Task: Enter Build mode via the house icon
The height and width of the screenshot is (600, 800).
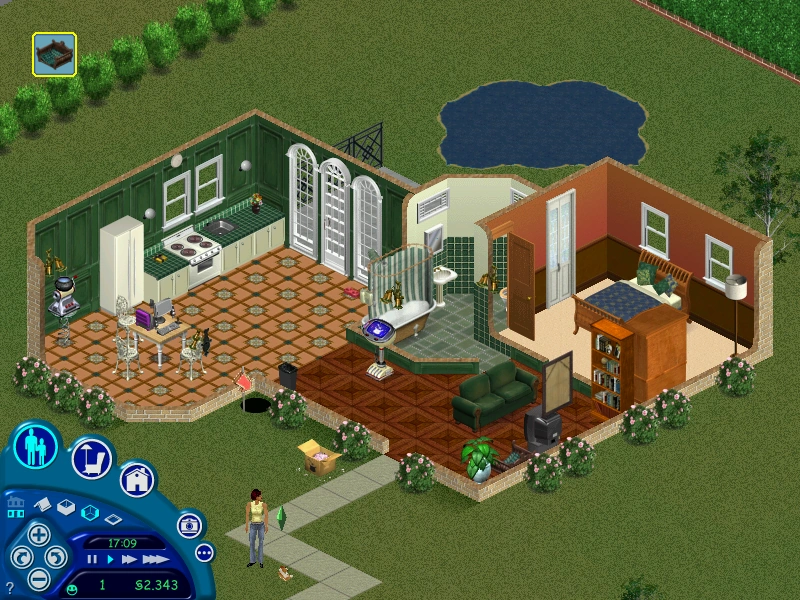Action: pos(137,480)
